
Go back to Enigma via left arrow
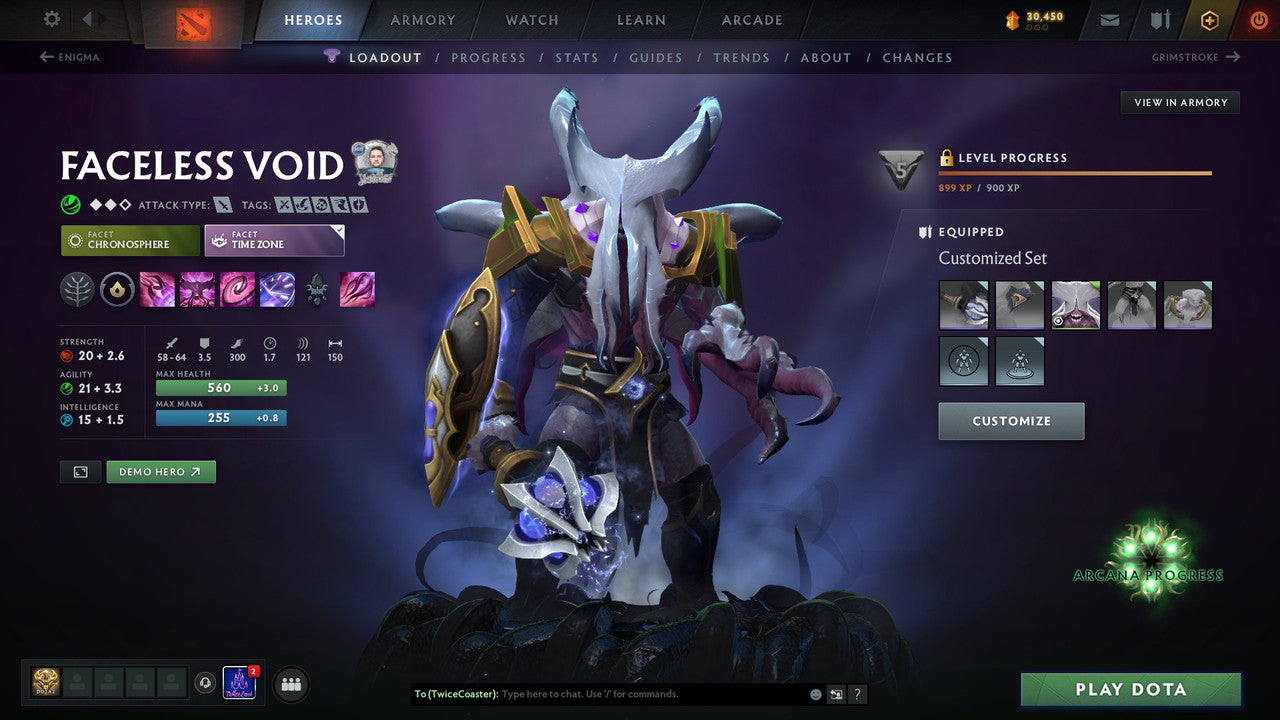[x=47, y=57]
